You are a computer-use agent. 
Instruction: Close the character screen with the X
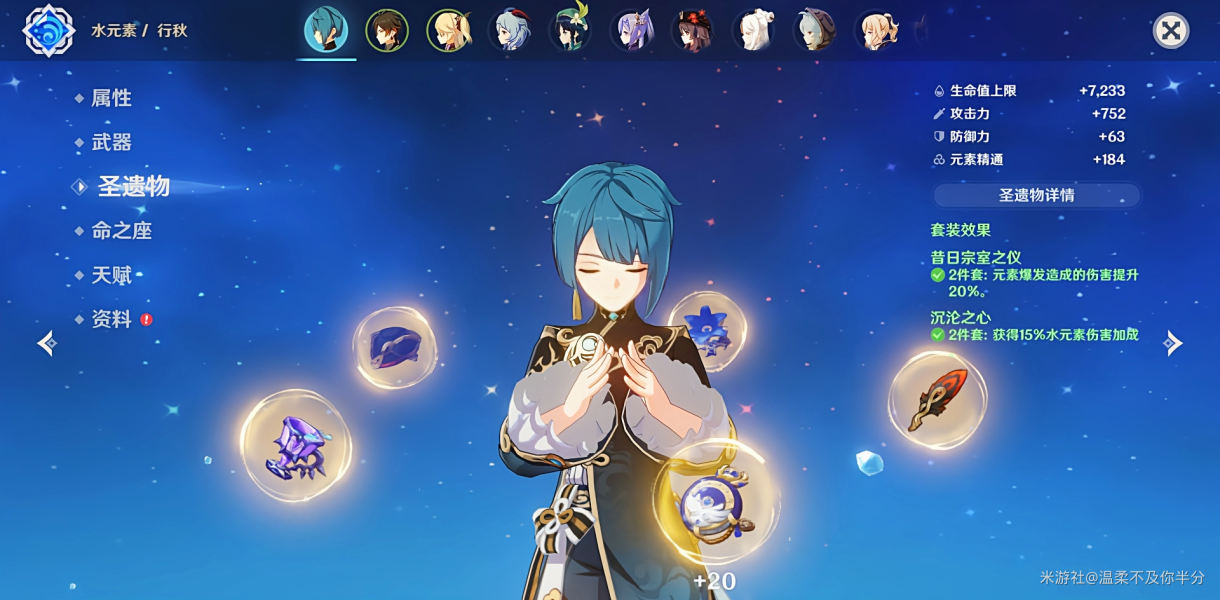click(x=1170, y=31)
